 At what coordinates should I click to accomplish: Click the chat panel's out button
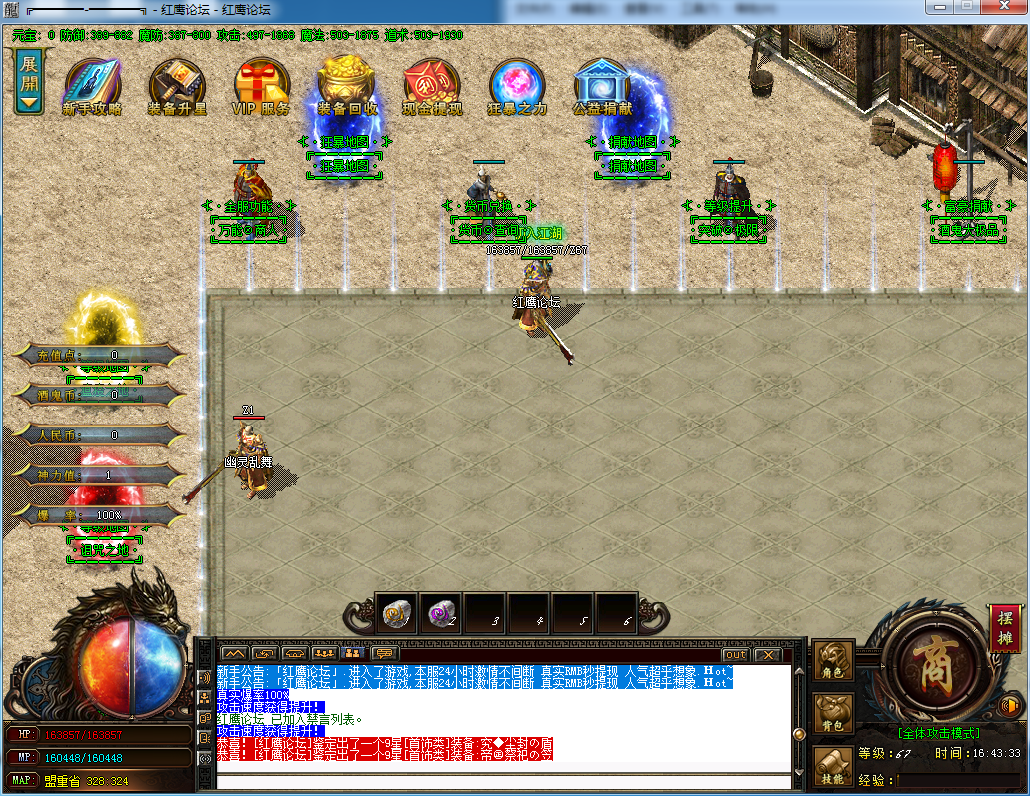coord(735,654)
